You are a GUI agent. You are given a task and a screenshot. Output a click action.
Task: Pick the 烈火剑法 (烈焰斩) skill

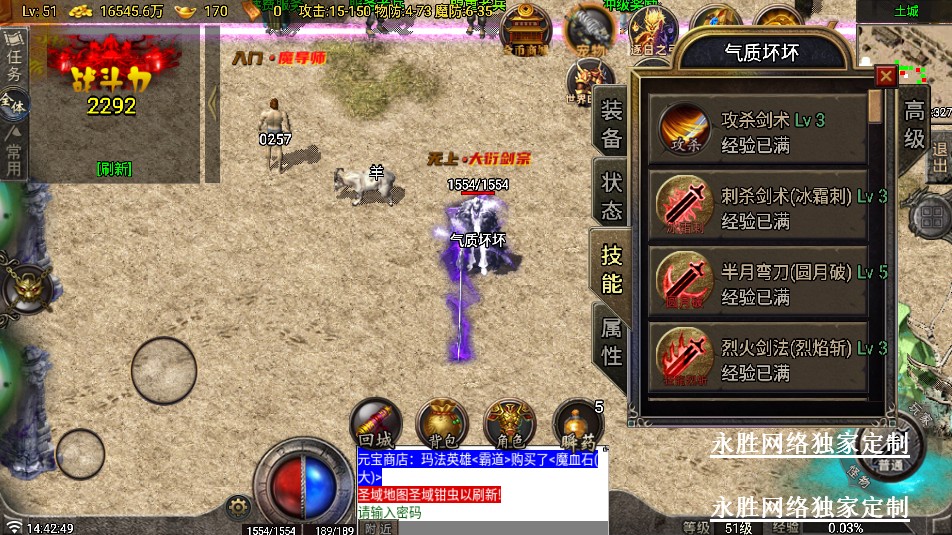pyautogui.click(x=757, y=359)
